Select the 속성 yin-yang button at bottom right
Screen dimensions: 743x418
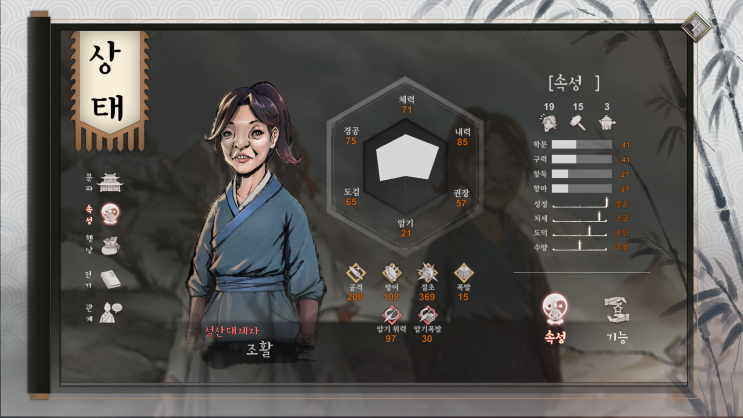(x=553, y=310)
